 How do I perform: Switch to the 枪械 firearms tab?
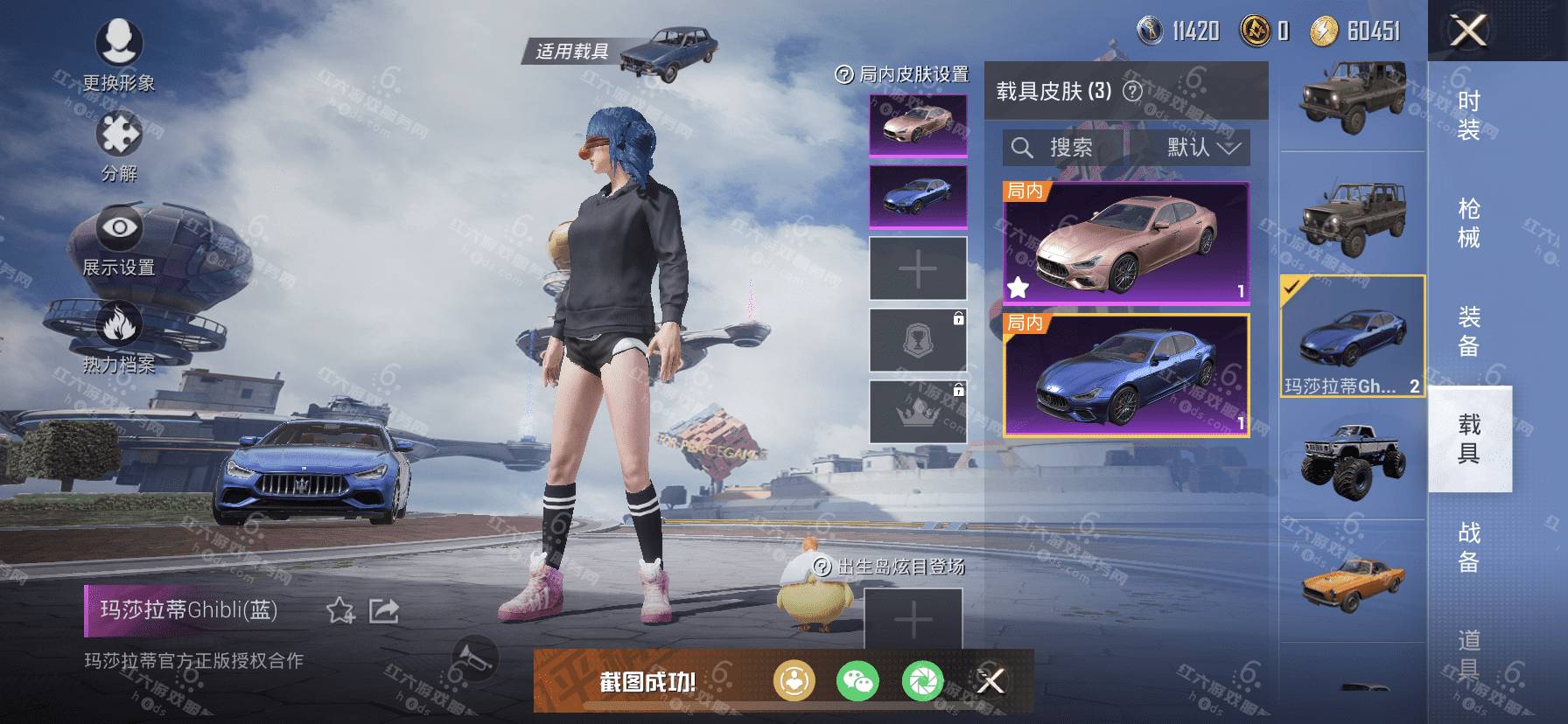pyautogui.click(x=1469, y=223)
